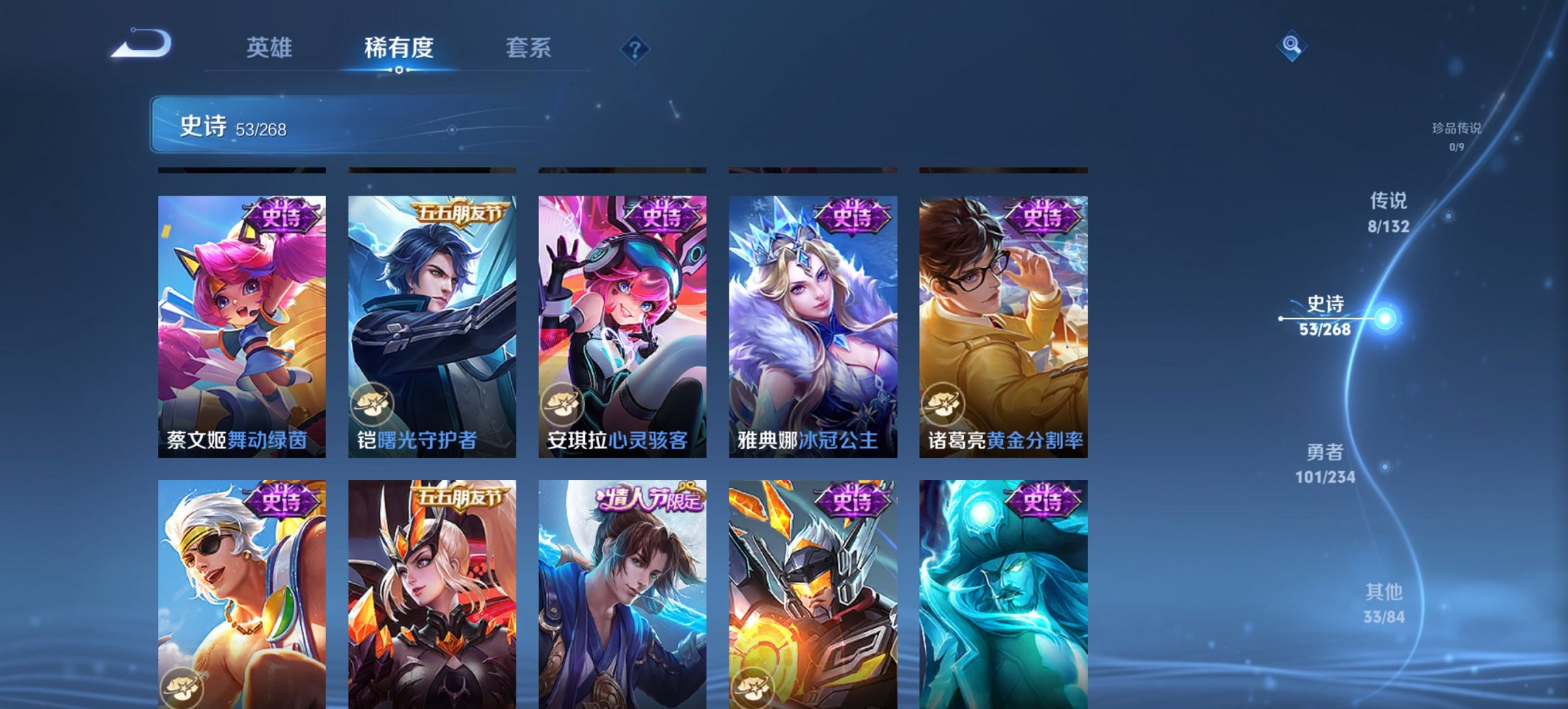Switch to the 英雄 tab
This screenshot has height=709, width=1568.
pyautogui.click(x=270, y=47)
